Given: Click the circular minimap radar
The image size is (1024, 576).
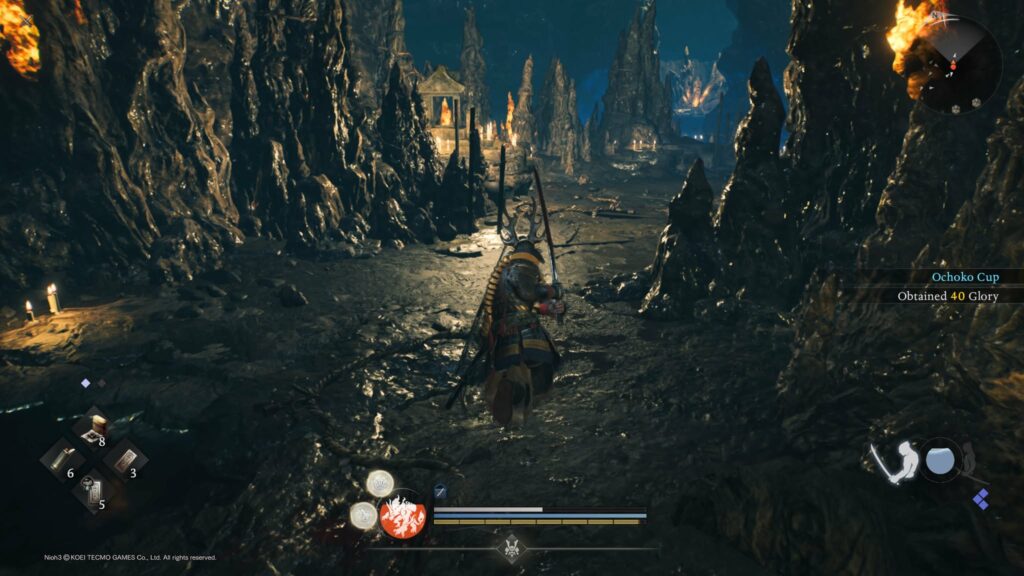Looking at the screenshot, I should click(x=957, y=65).
